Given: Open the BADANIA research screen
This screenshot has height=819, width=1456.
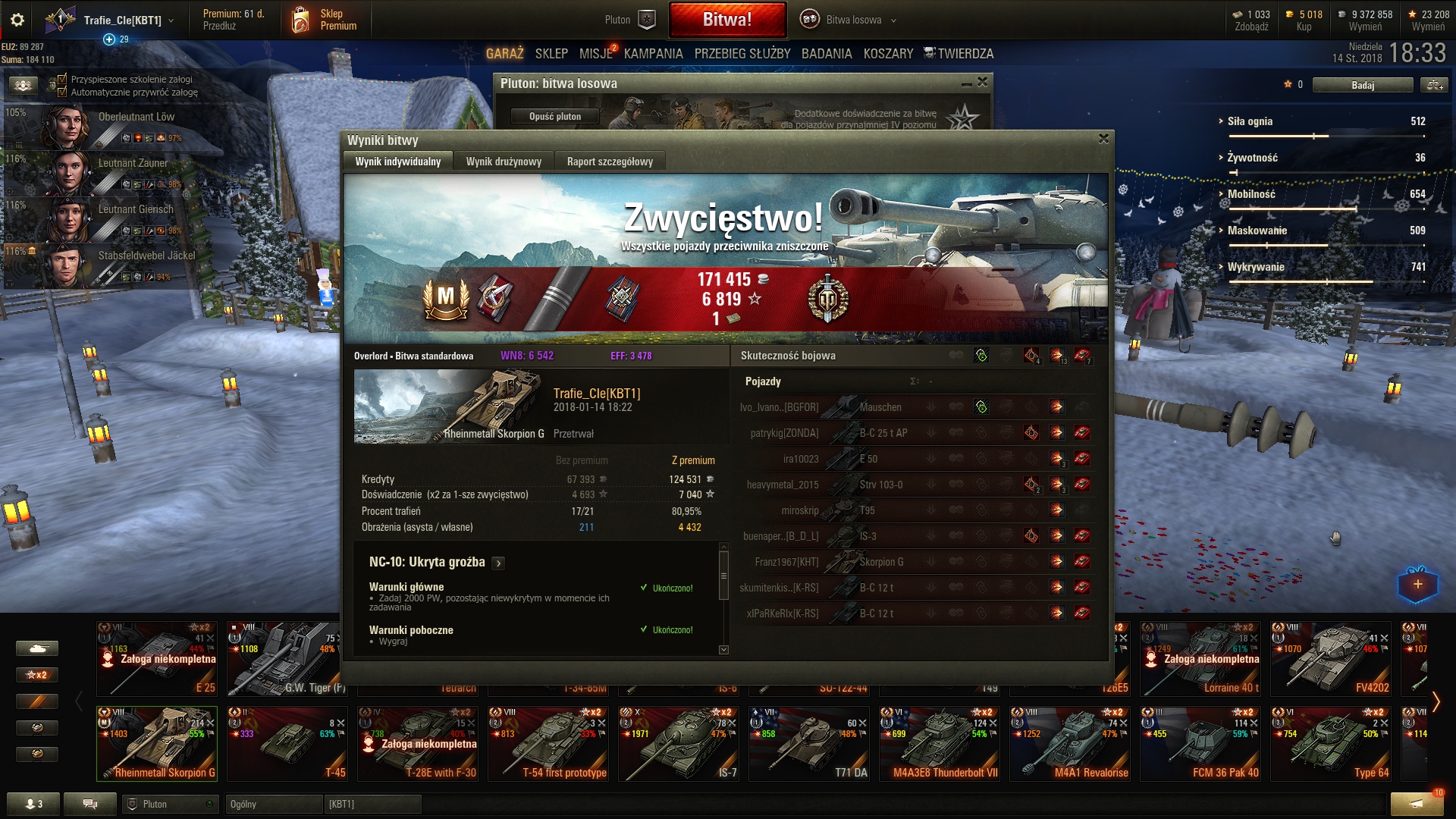Looking at the screenshot, I should [827, 54].
